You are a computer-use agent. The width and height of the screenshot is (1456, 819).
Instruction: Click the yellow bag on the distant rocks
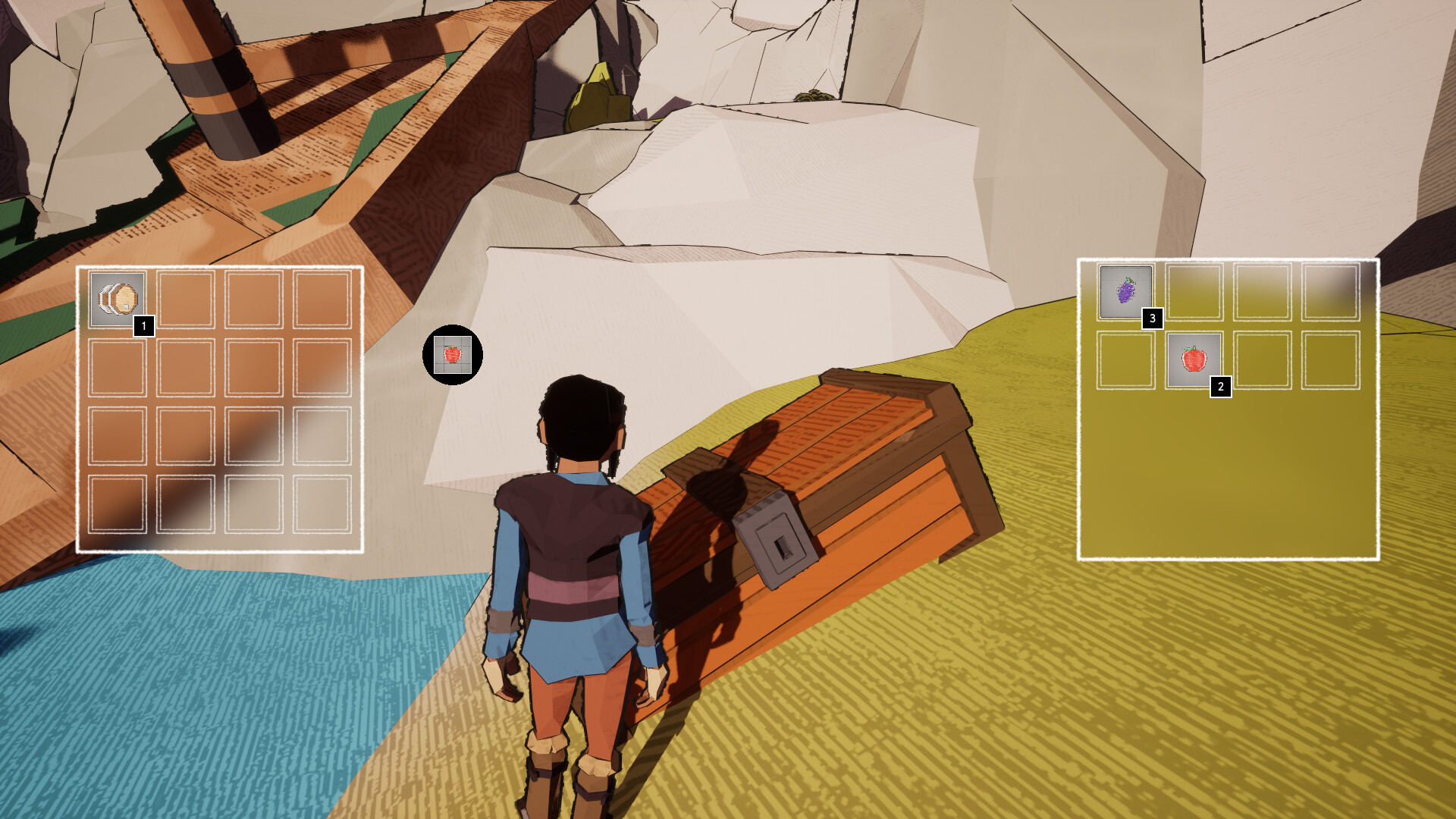[x=598, y=96]
